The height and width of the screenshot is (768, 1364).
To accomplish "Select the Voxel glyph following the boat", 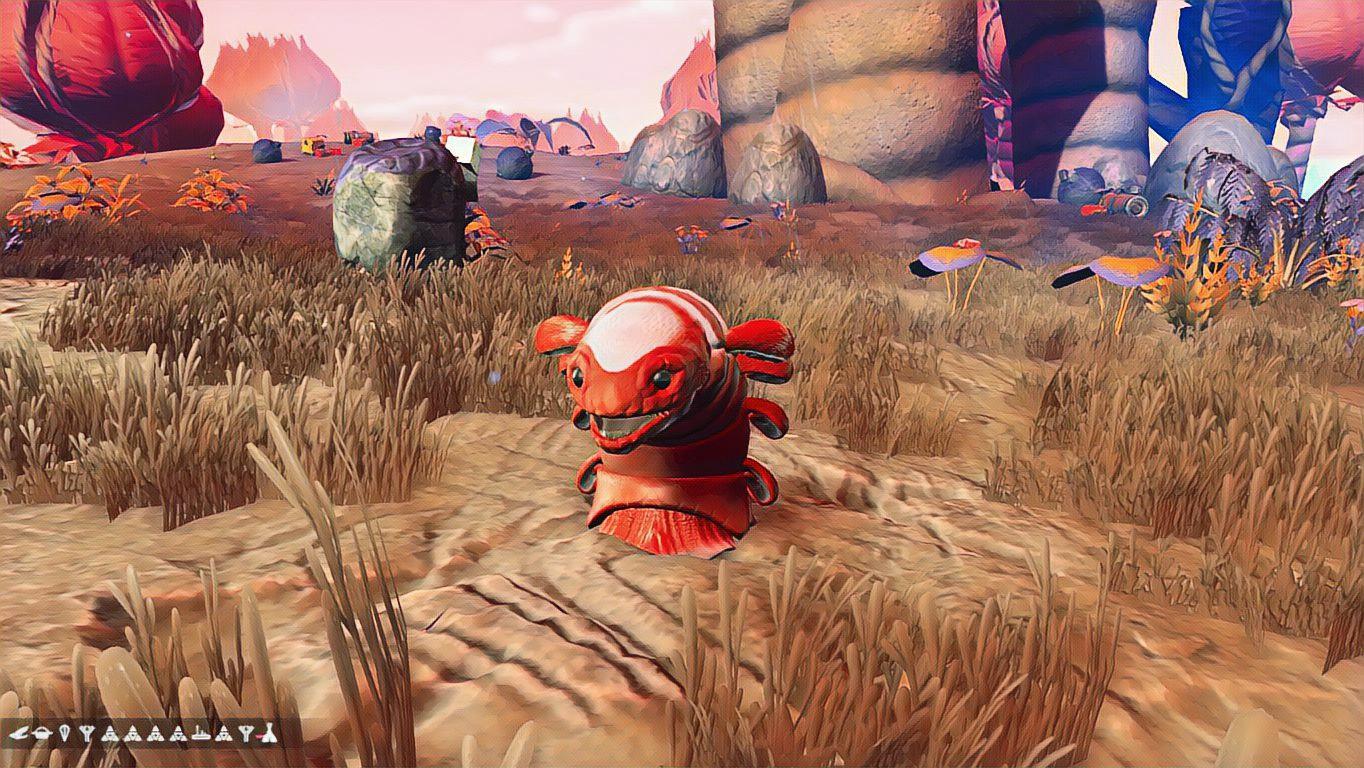I will (223, 733).
